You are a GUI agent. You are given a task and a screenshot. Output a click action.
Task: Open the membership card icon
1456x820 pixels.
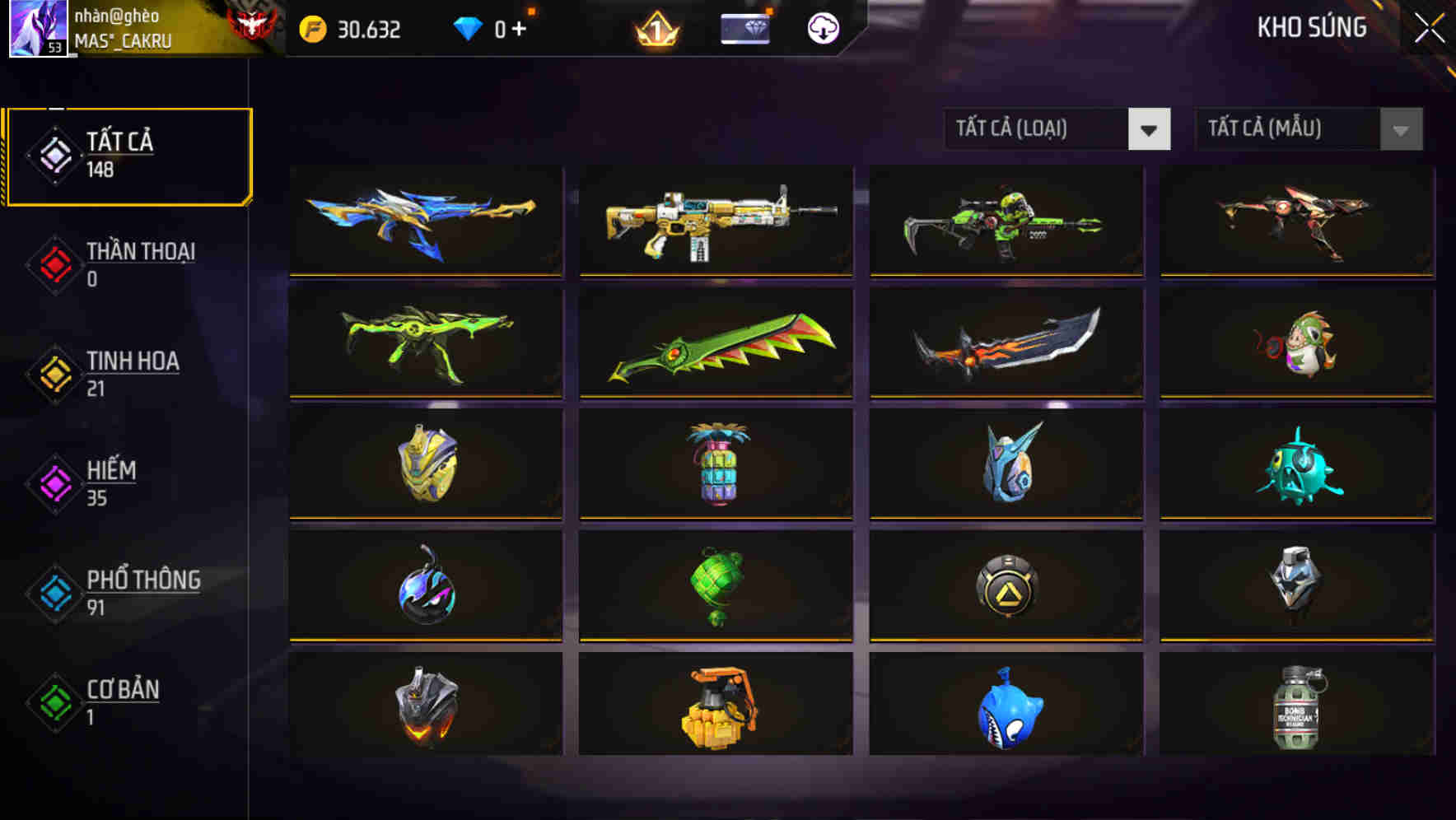(x=744, y=30)
